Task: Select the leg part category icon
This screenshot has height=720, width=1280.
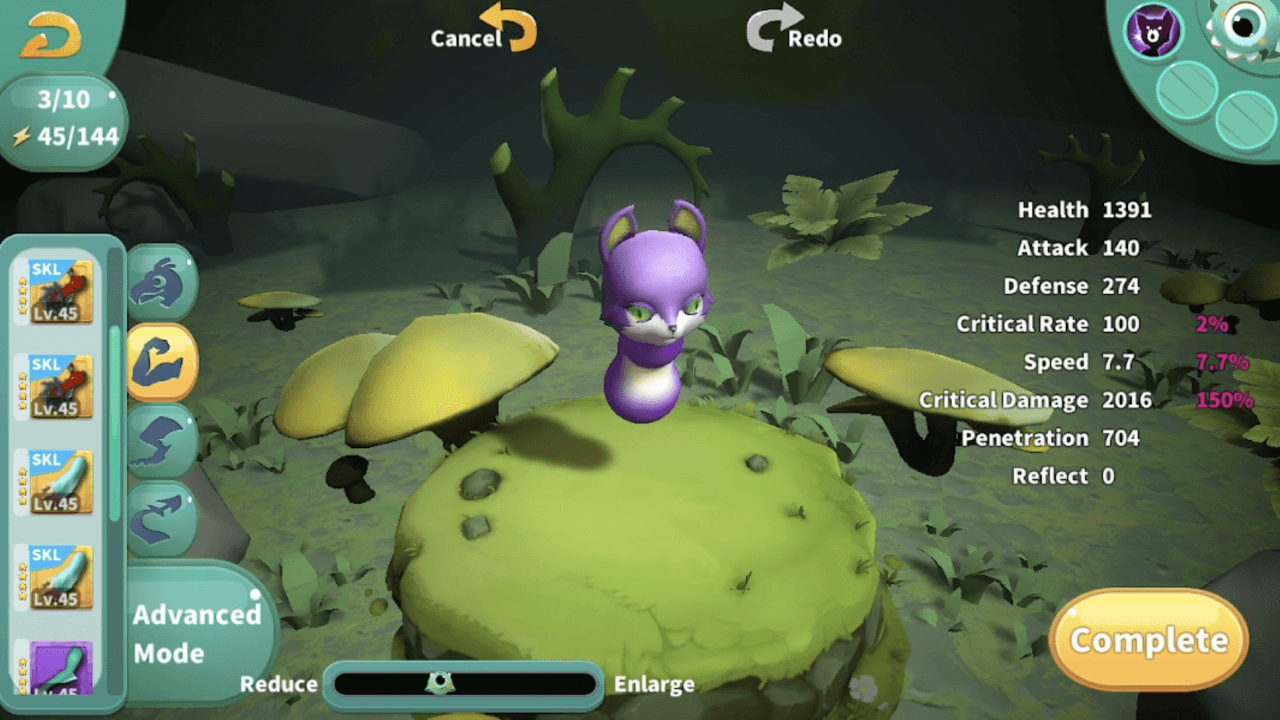Action: 162,443
